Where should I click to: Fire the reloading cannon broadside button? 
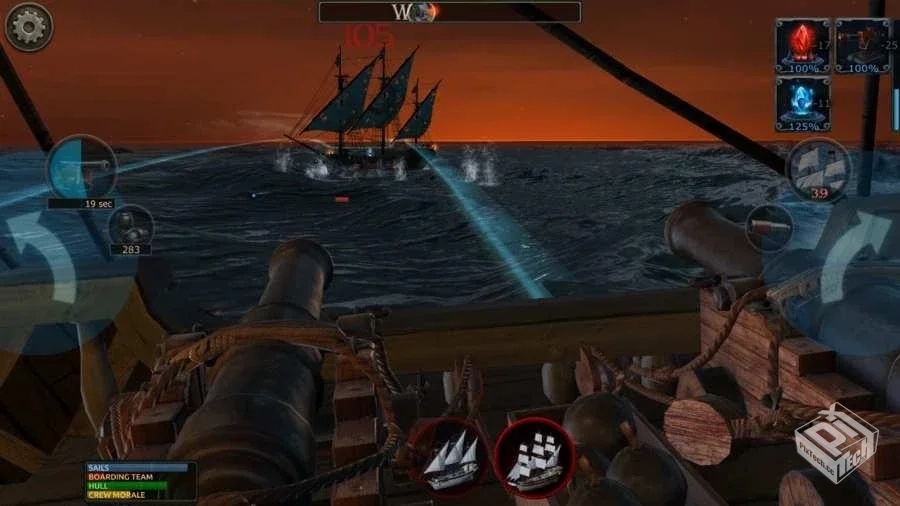coord(81,167)
